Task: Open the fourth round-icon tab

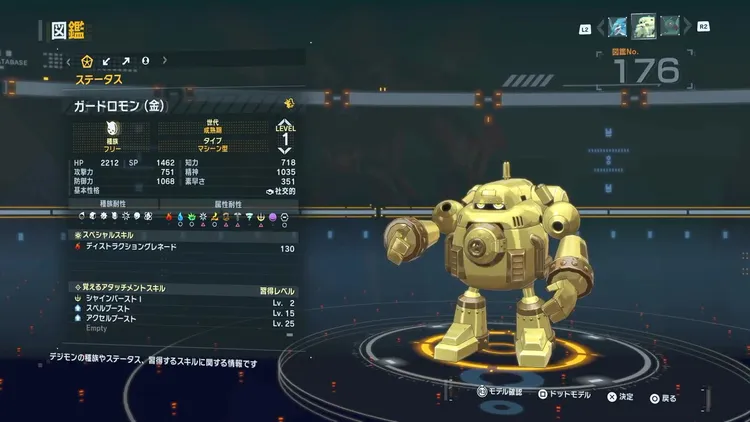Action: (146, 60)
